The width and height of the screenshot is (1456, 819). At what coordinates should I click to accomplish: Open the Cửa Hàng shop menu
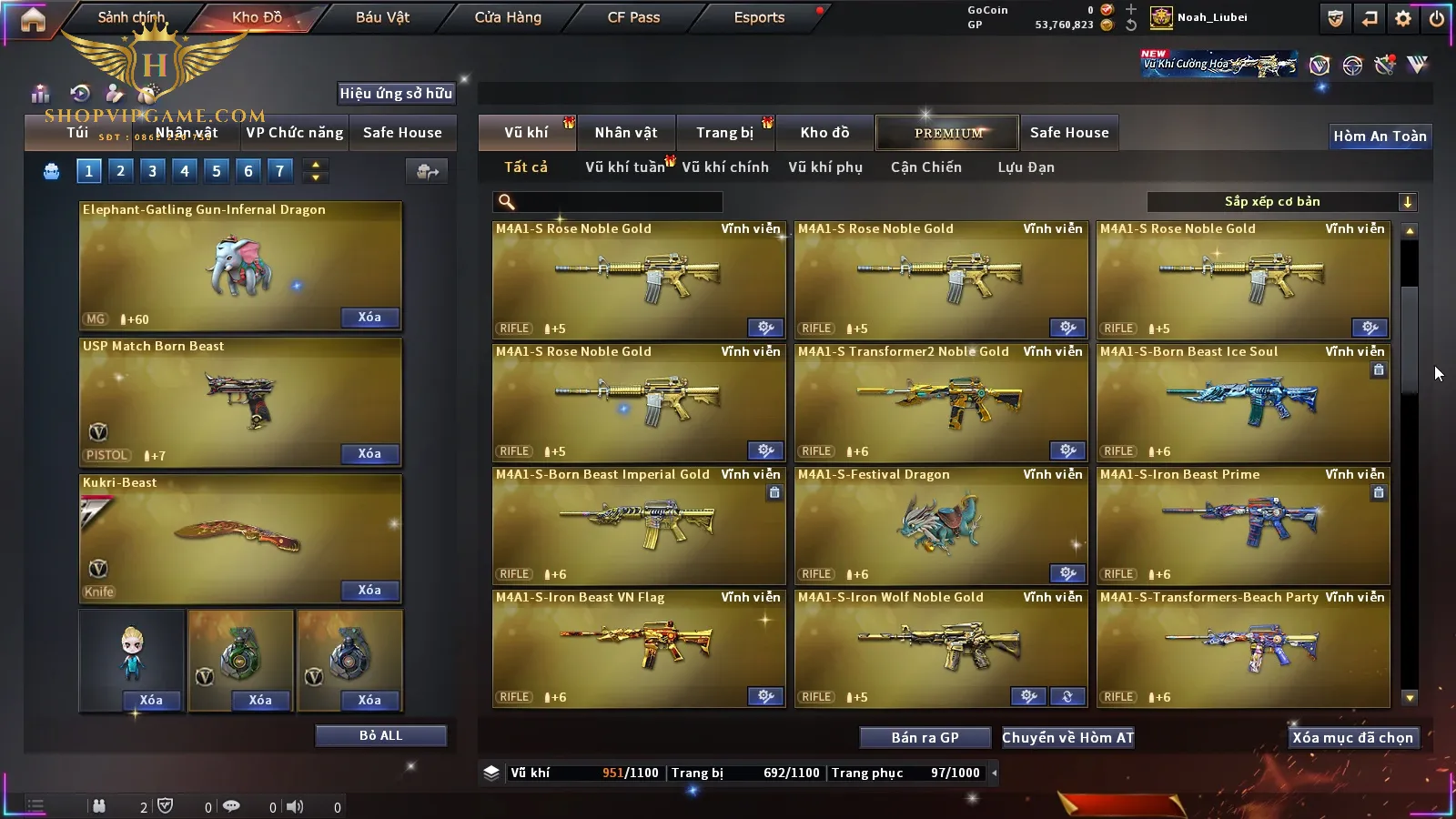(508, 17)
